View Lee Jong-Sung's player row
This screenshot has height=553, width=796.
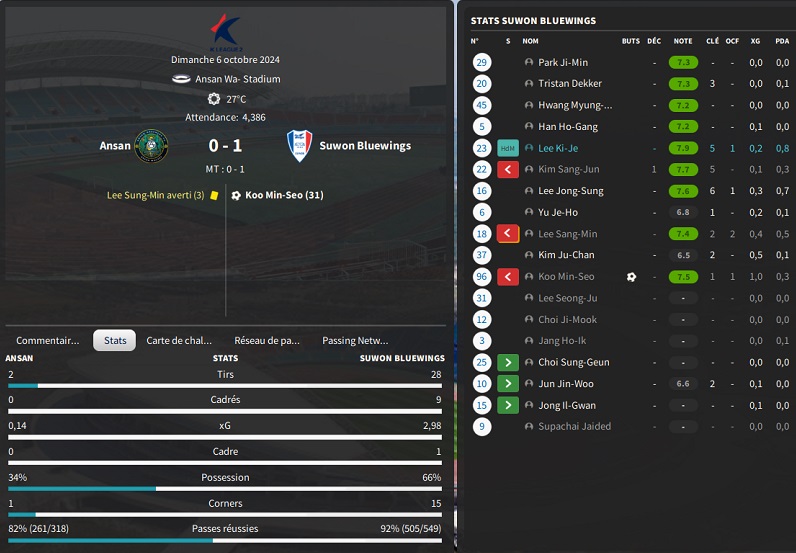570,191
